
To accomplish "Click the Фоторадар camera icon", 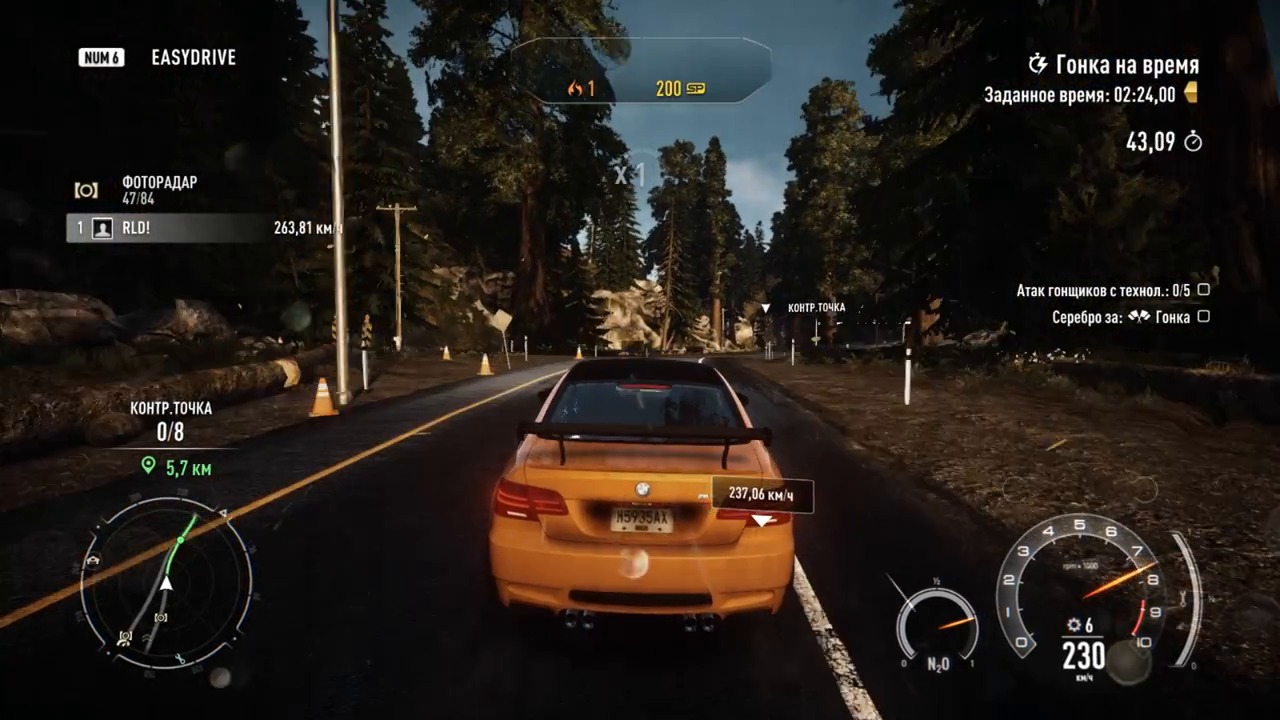I will pyautogui.click(x=87, y=190).
